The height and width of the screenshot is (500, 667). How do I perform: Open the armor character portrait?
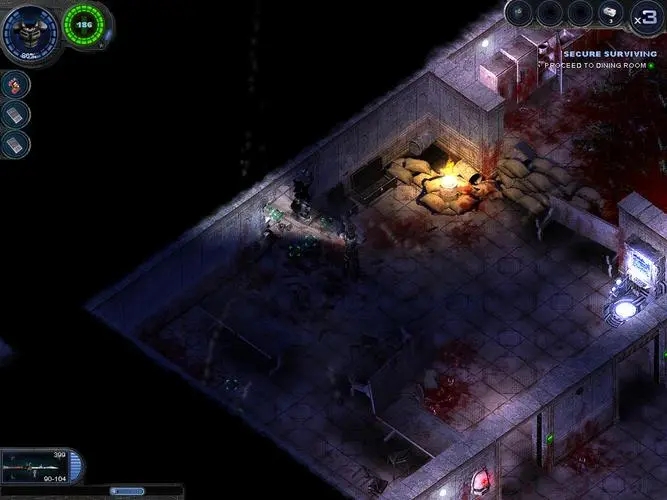[x=29, y=30]
